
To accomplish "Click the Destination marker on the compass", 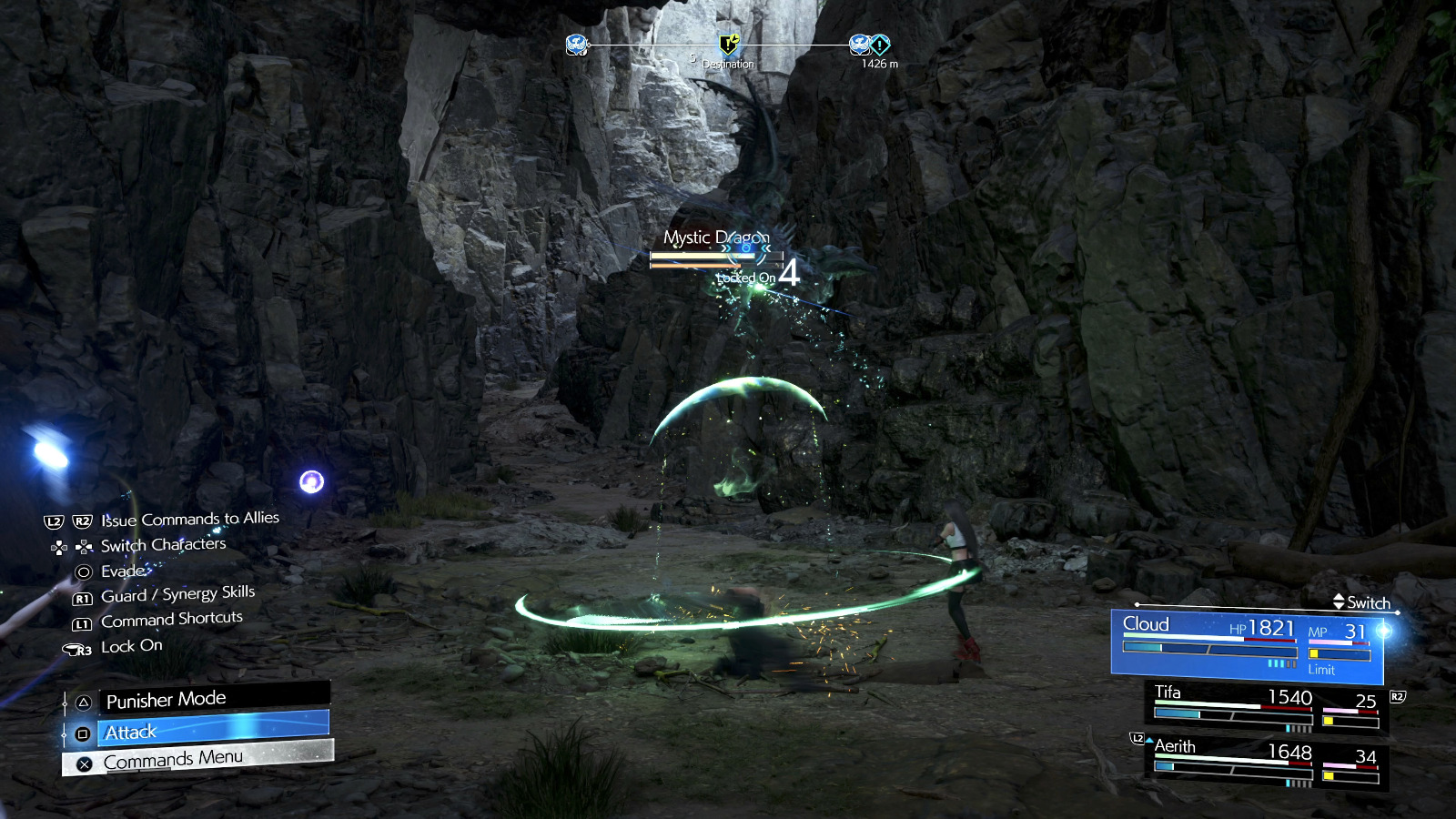I will click(x=729, y=45).
